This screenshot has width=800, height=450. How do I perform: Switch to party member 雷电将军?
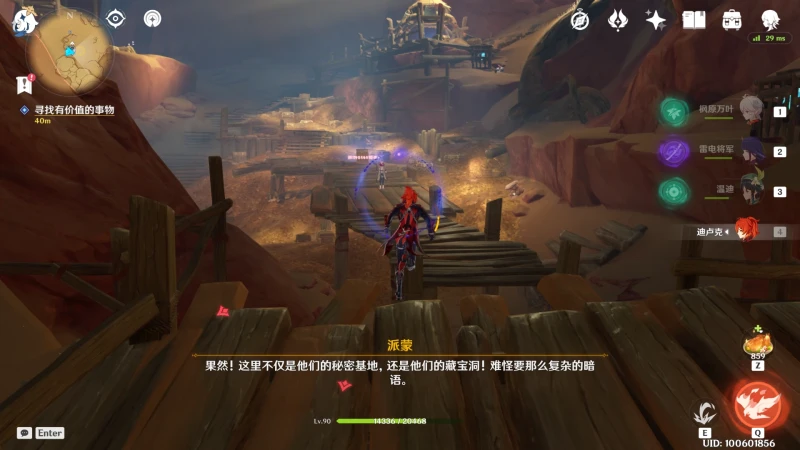click(750, 152)
